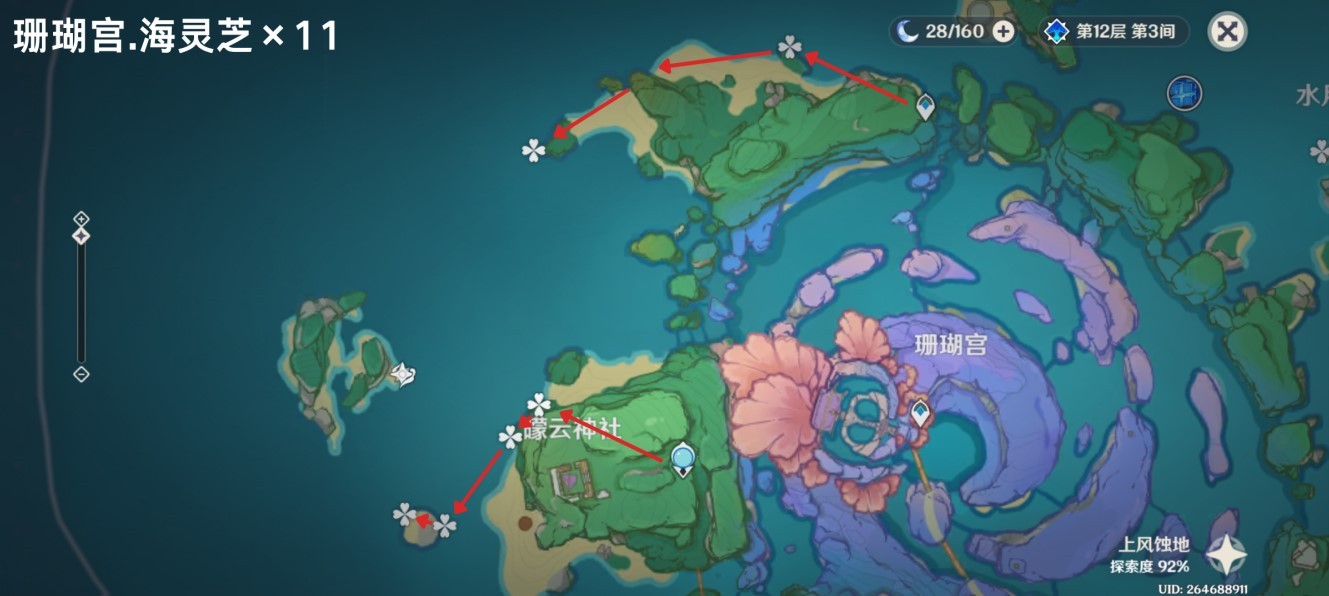Select the teleport waypoint on the northern island
Image resolution: width=1329 pixels, height=596 pixels.
coord(926,106)
